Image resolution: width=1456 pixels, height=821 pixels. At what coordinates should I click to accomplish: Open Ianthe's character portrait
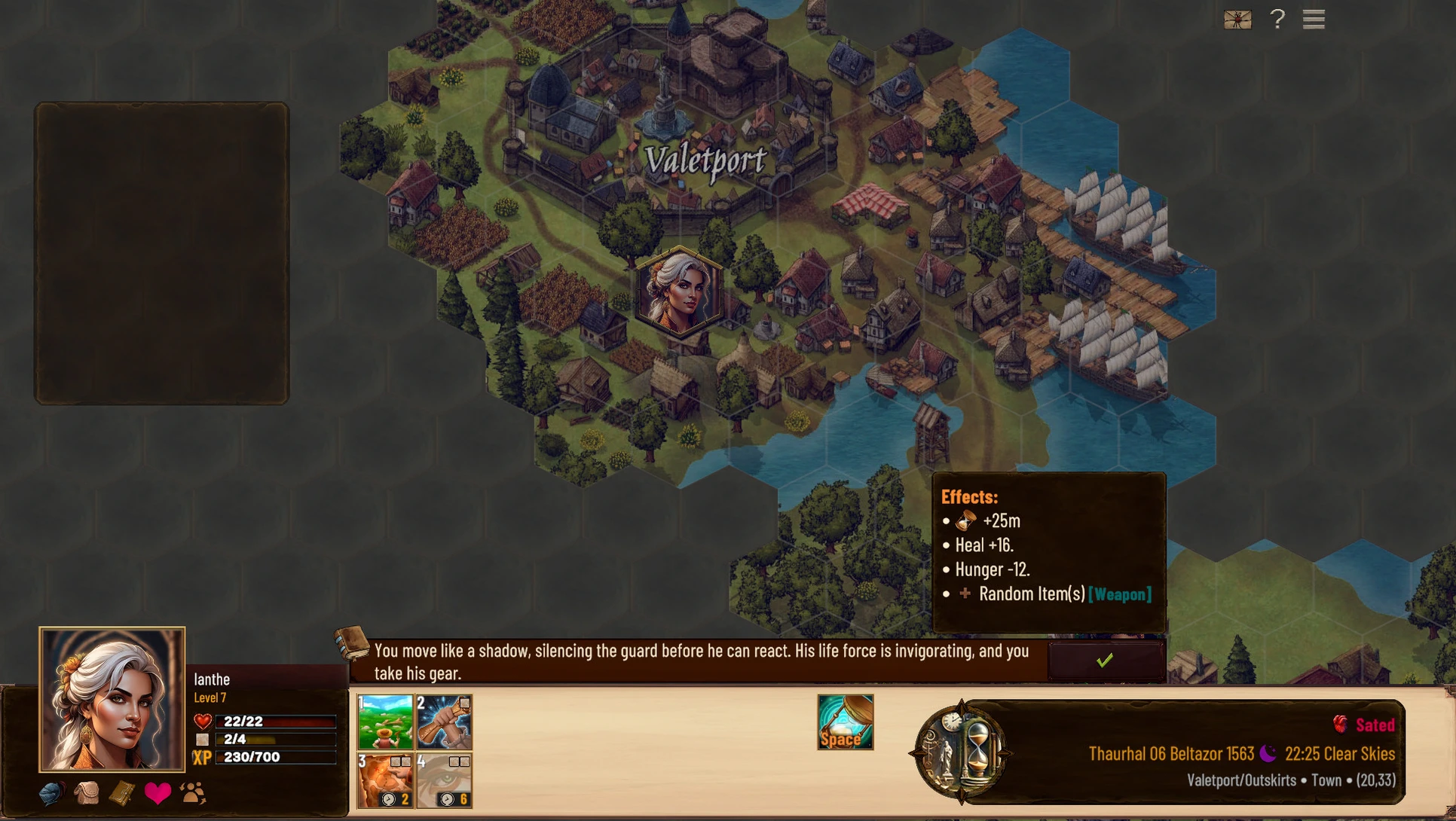click(x=112, y=699)
